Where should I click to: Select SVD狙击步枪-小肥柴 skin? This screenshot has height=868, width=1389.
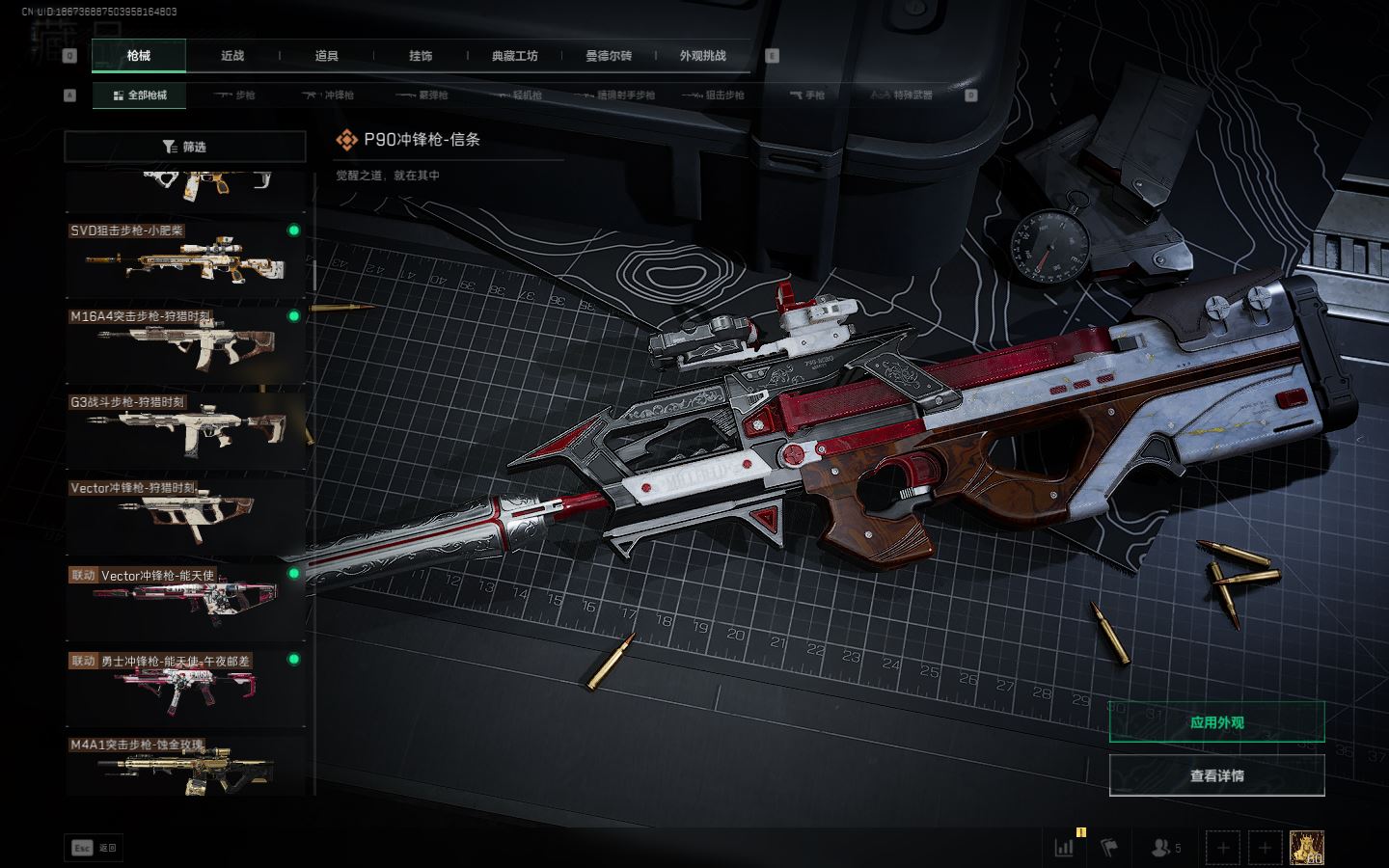click(184, 258)
